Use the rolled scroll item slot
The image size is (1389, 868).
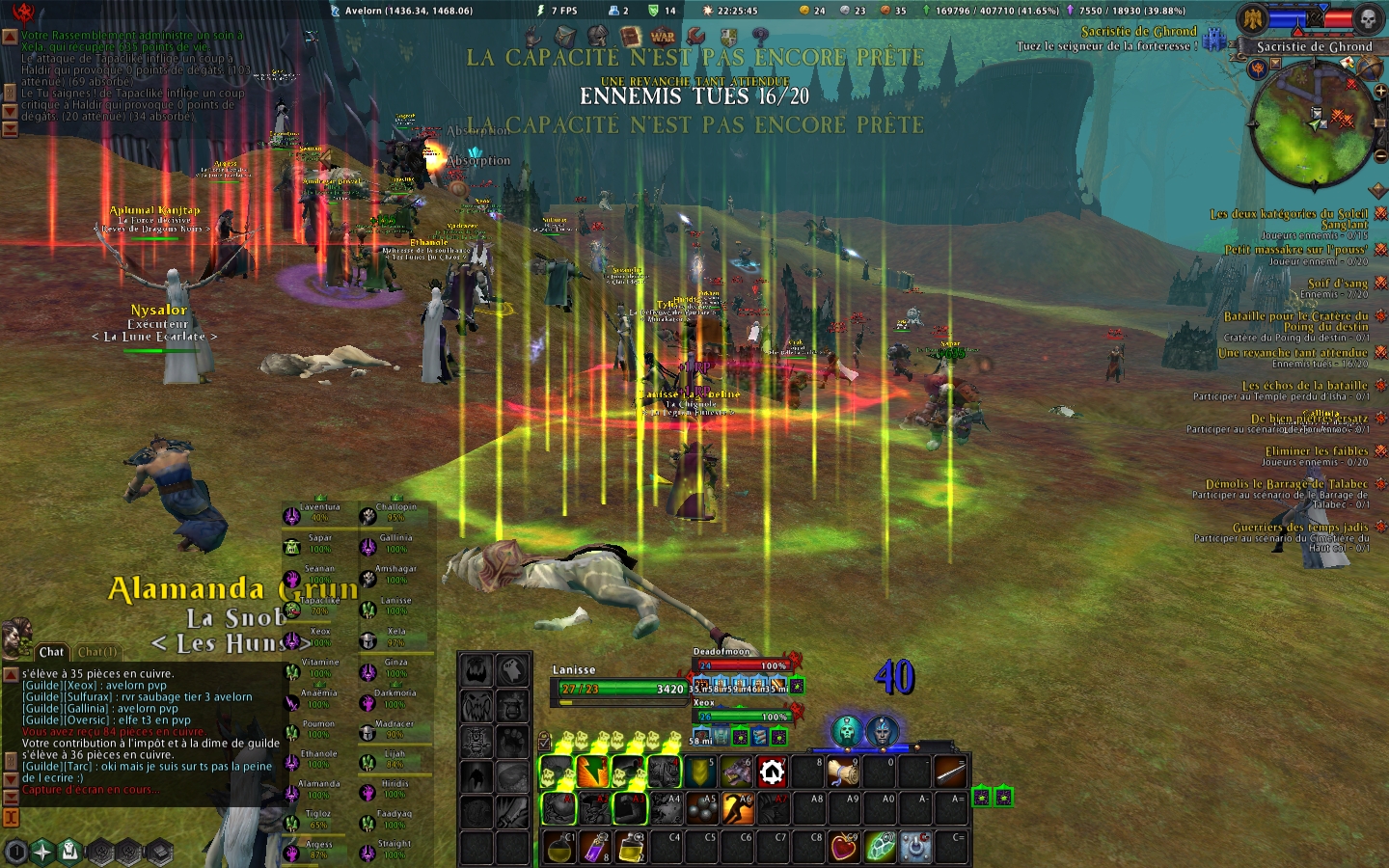(842, 773)
